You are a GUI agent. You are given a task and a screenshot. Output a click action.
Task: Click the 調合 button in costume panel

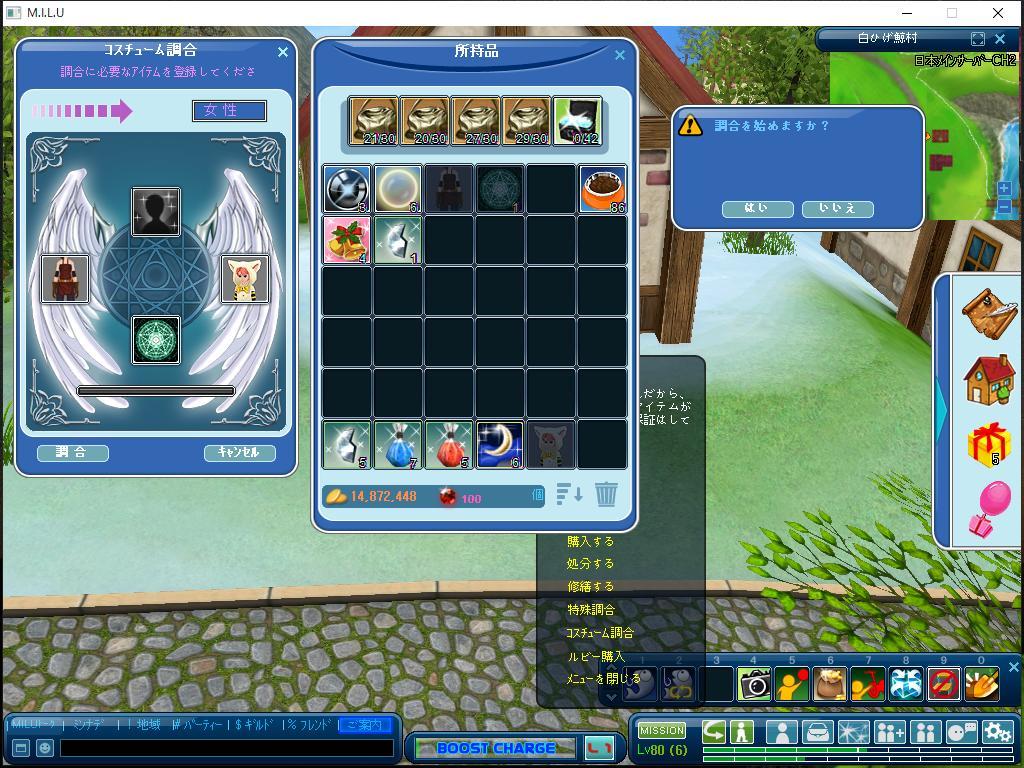point(72,452)
